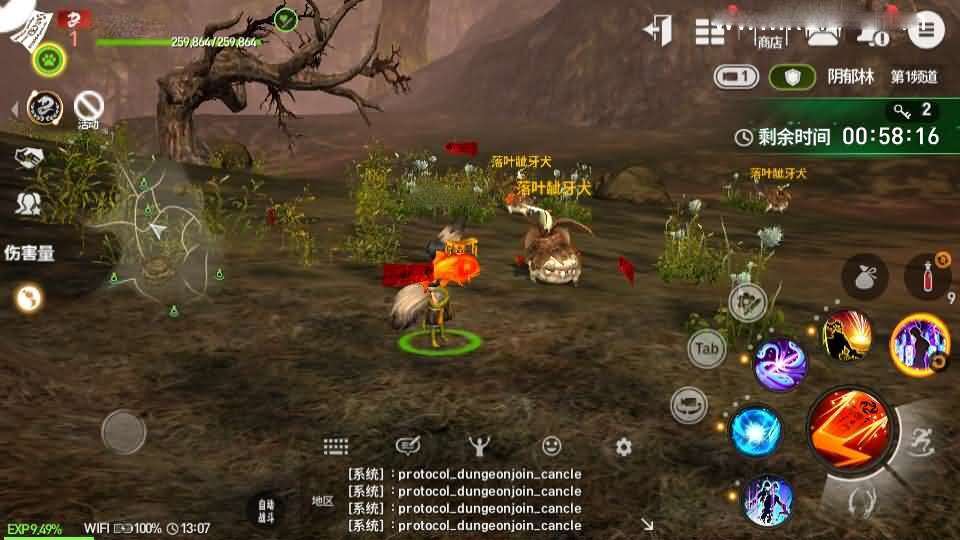
Task: Open the chat keyboard input icon
Action: [335, 447]
